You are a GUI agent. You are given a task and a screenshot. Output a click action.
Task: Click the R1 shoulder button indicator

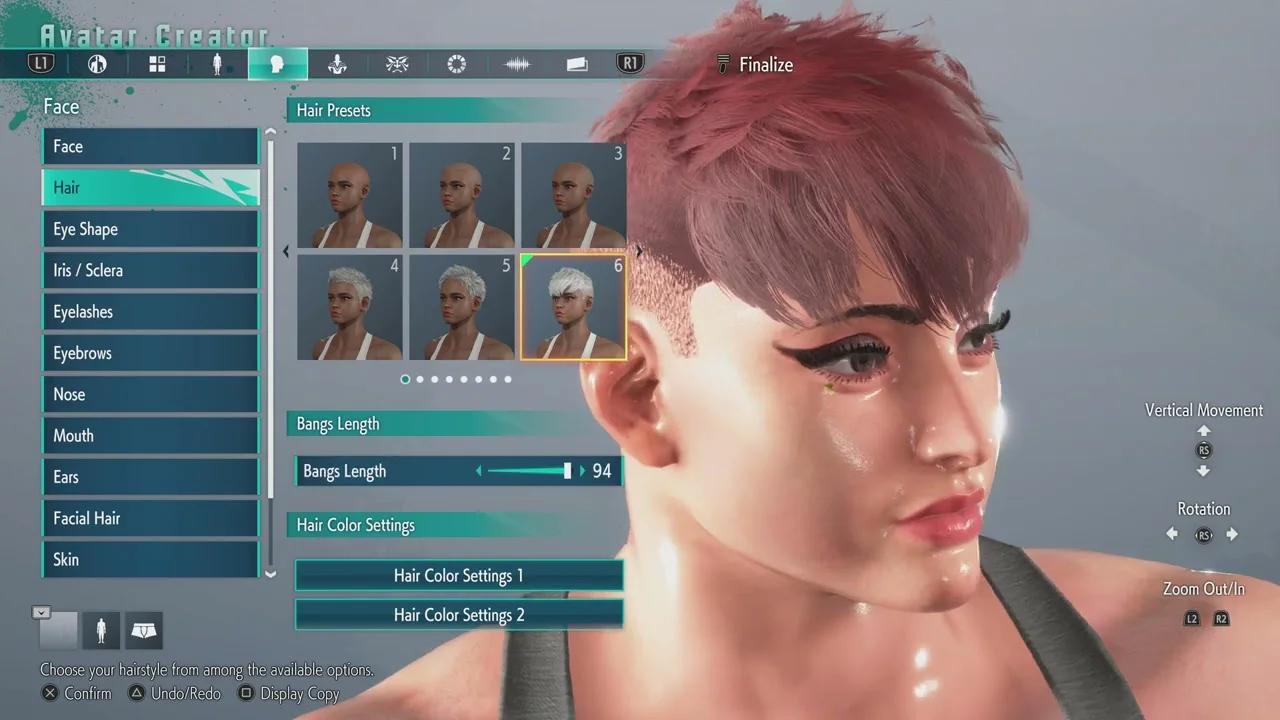point(630,63)
